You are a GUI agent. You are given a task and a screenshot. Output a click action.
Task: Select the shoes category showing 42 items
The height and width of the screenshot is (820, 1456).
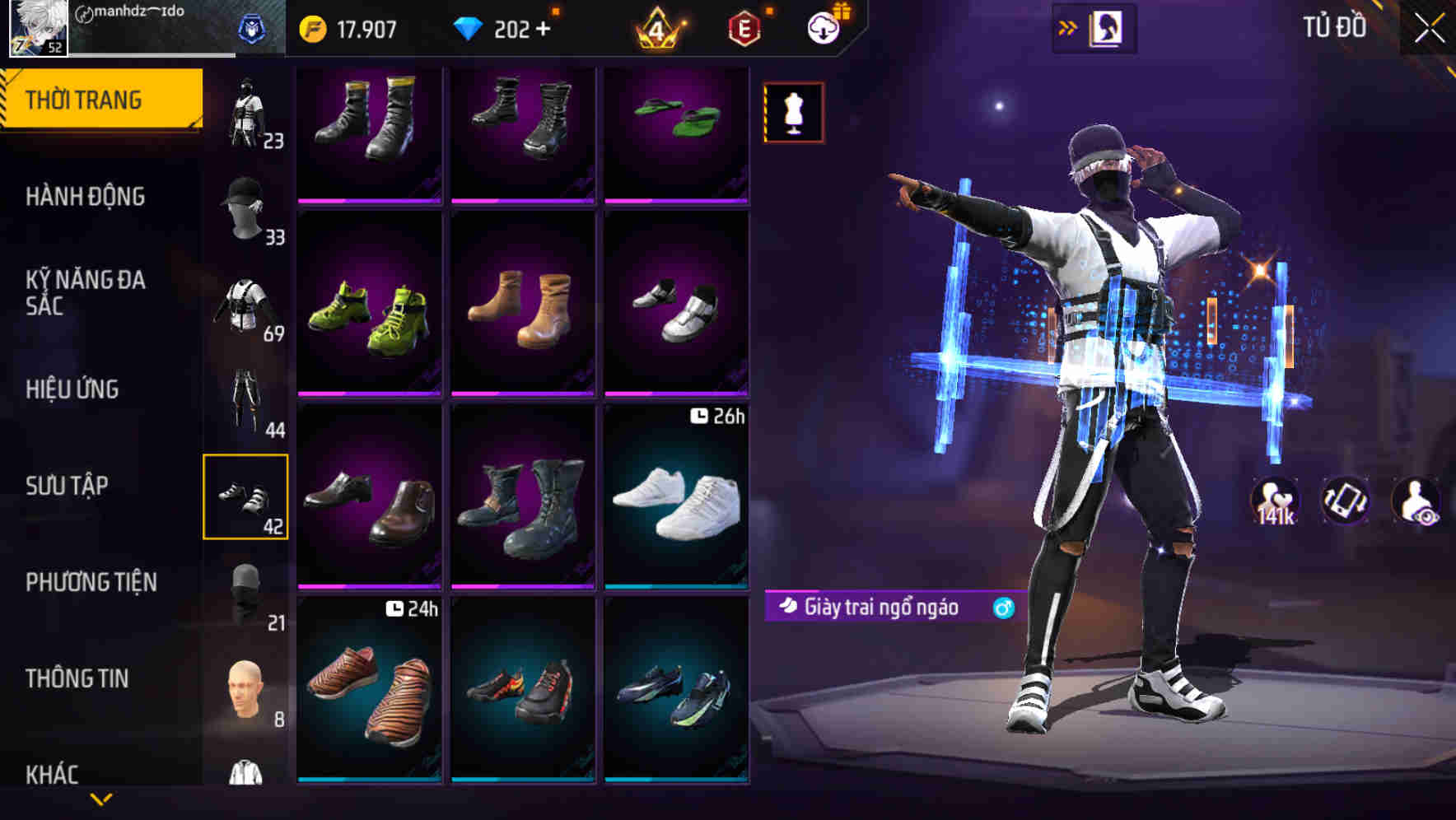(246, 494)
